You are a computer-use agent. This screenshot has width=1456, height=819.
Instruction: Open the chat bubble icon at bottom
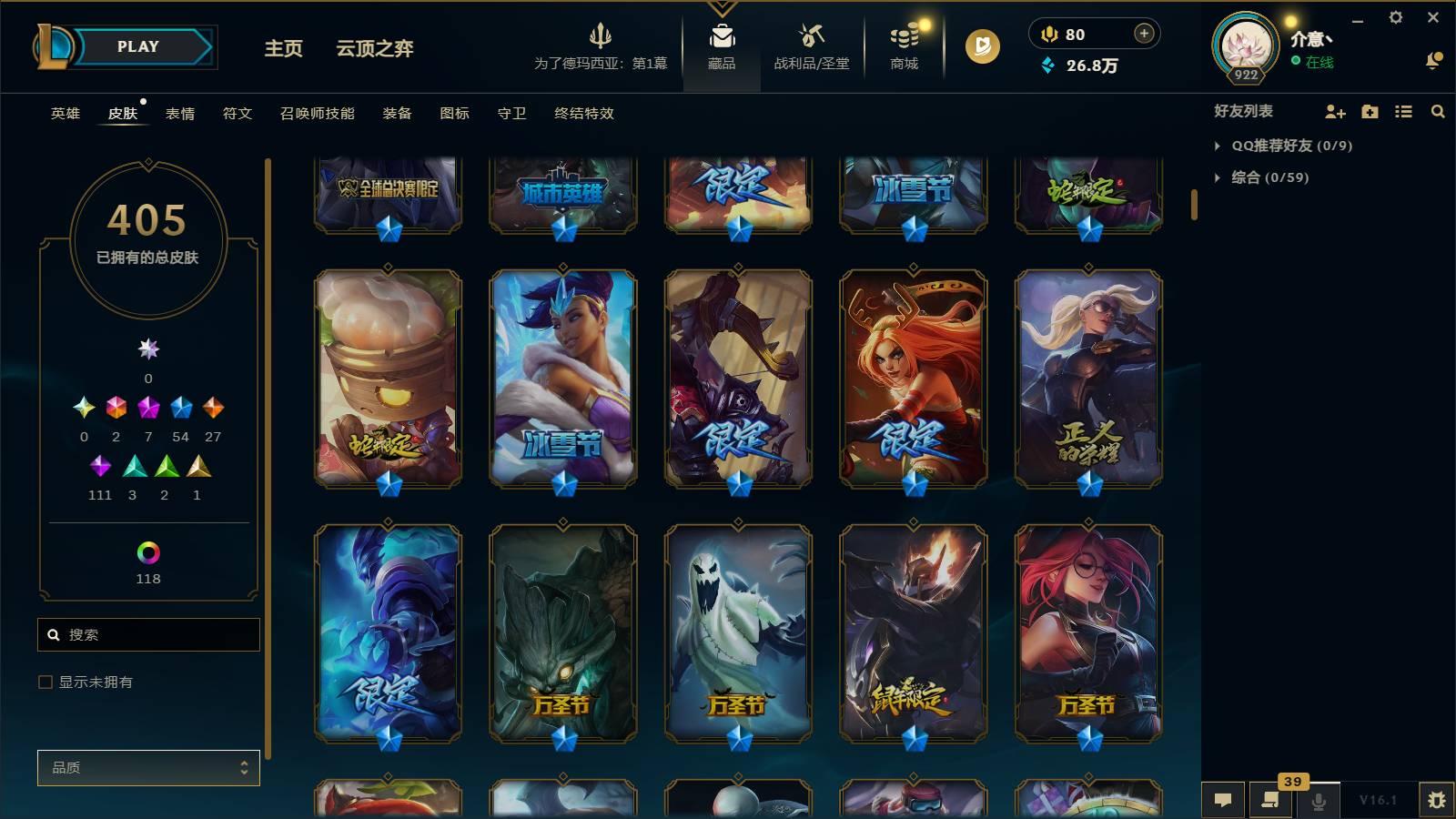1223,800
